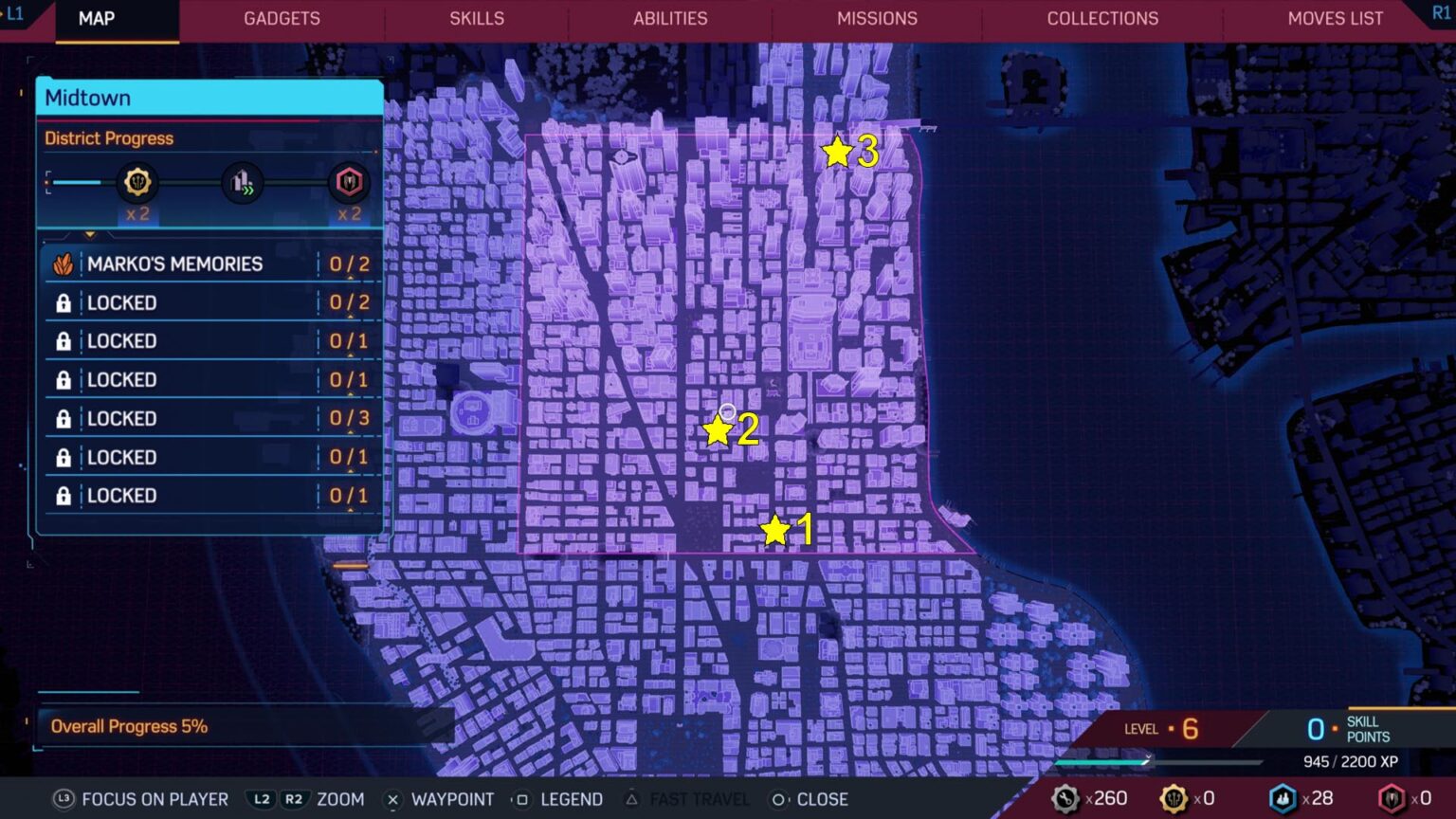Click the gold City Tokens icon
Viewport: 1456px width, 819px height.
pyautogui.click(x=1173, y=799)
